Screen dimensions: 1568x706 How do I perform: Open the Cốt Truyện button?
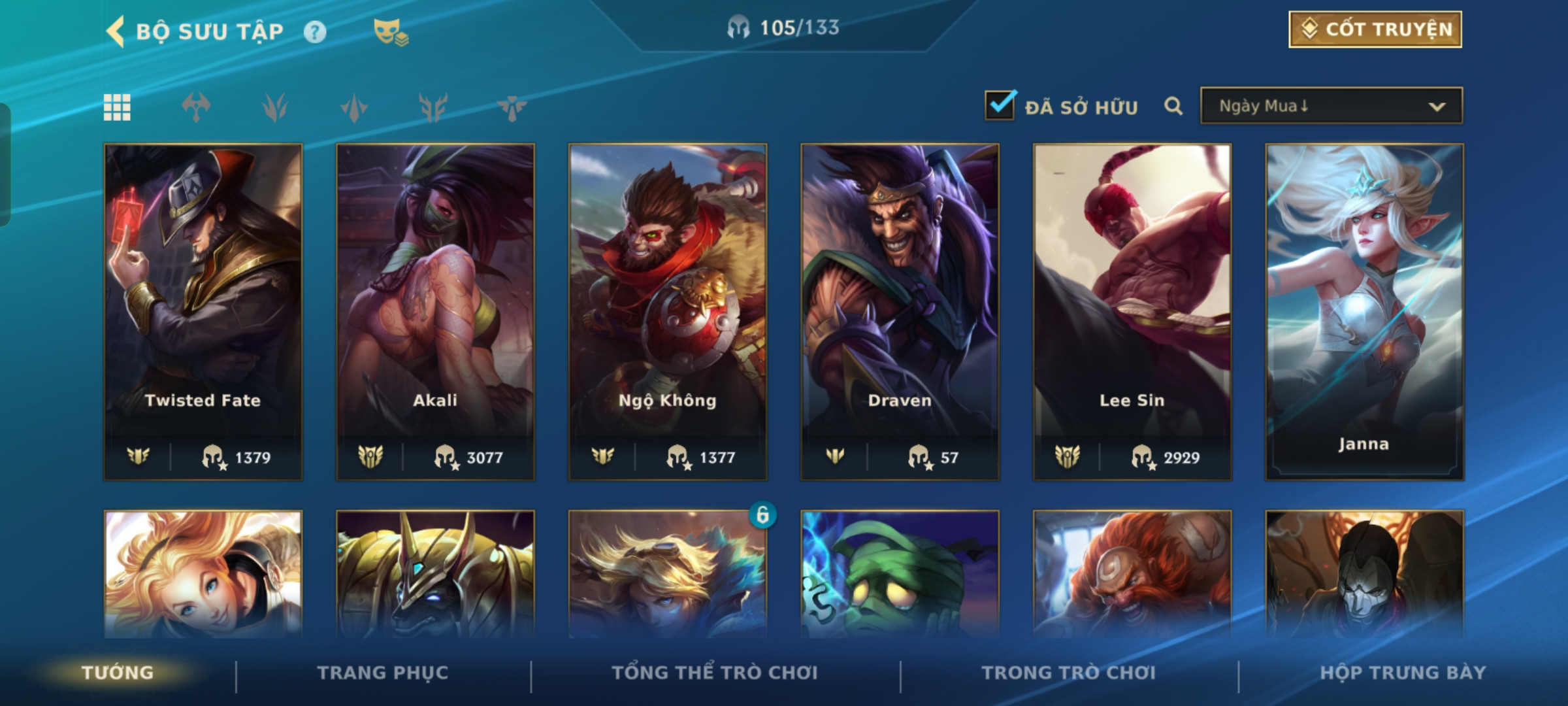(1375, 29)
